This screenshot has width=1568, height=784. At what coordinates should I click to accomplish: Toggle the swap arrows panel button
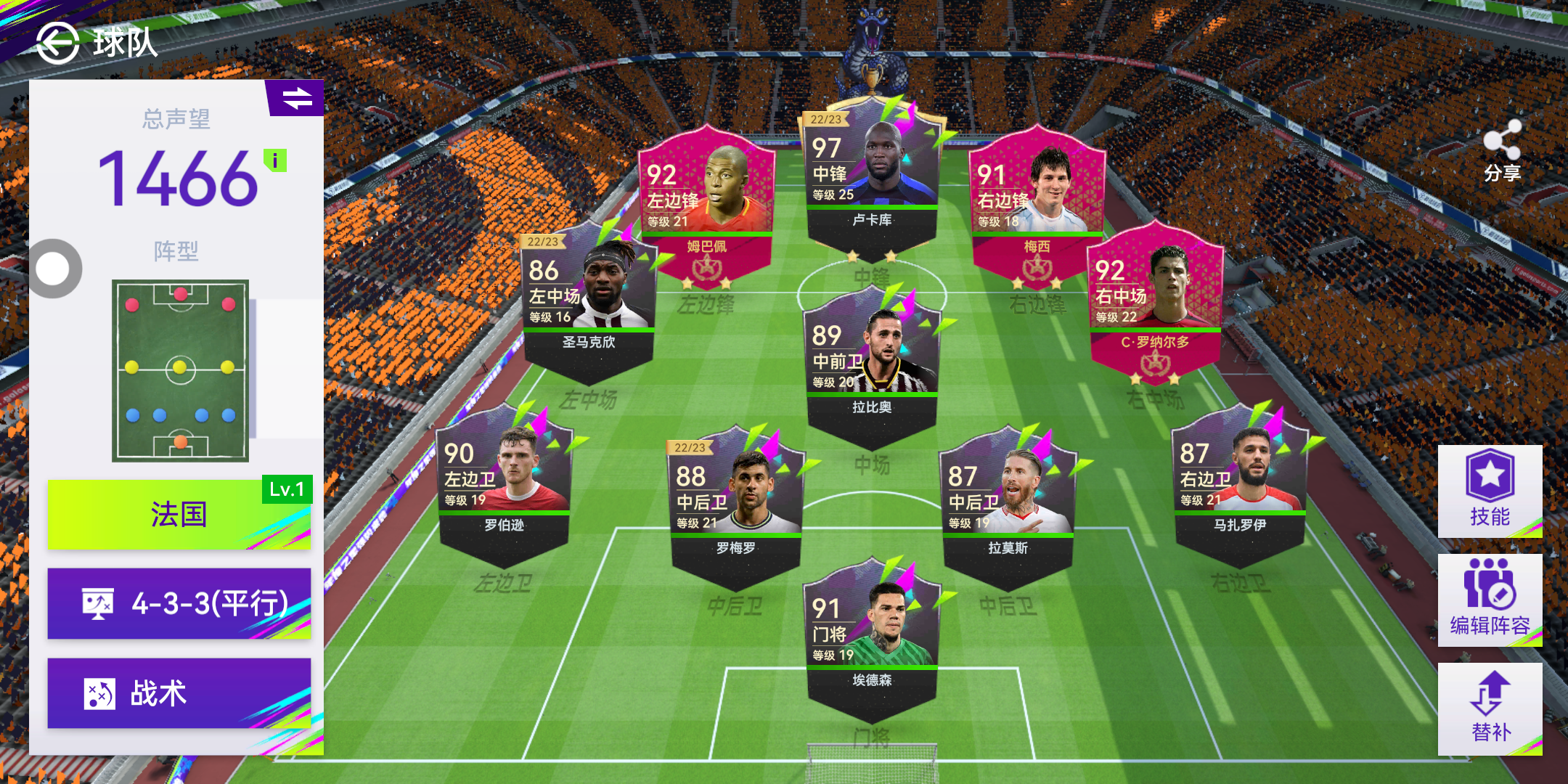pos(296,98)
